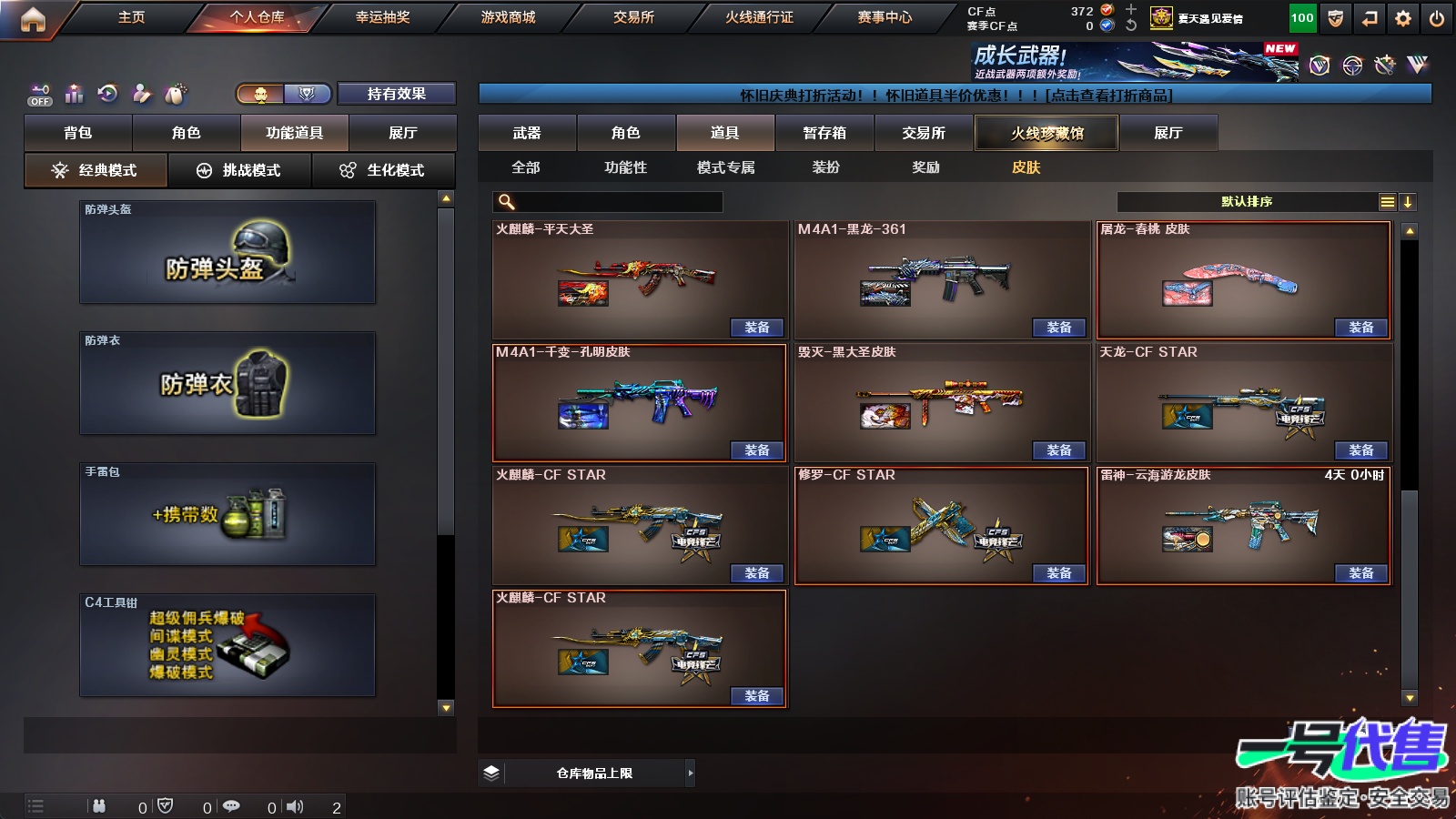Open the 暂存箱 storage tab

pos(824,133)
